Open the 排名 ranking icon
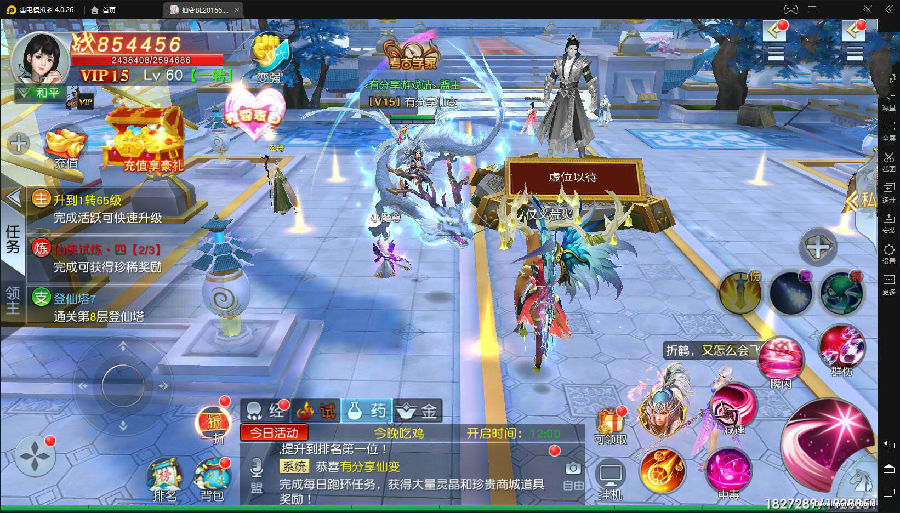 164,480
